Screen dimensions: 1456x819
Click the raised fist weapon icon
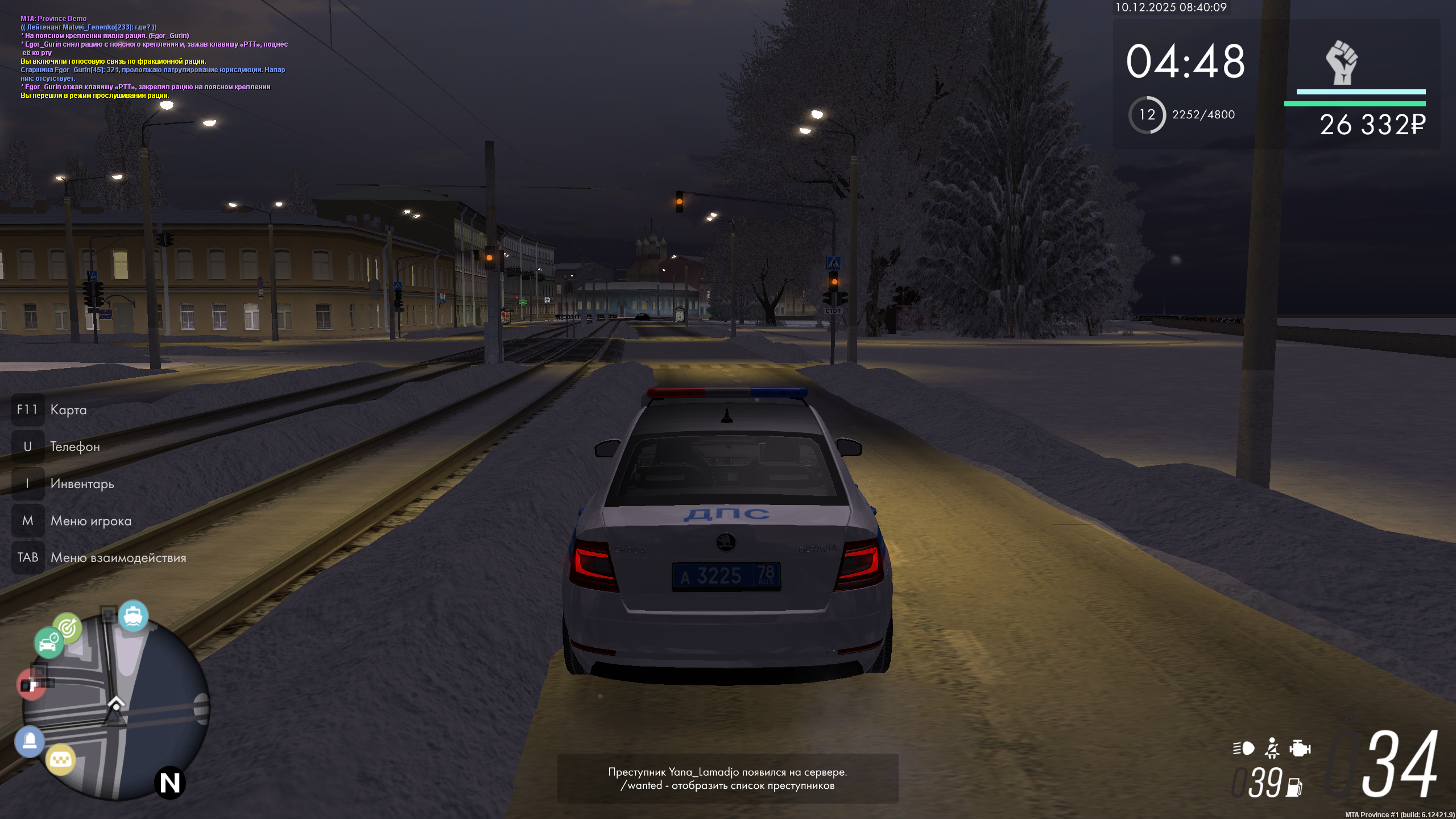click(1342, 63)
